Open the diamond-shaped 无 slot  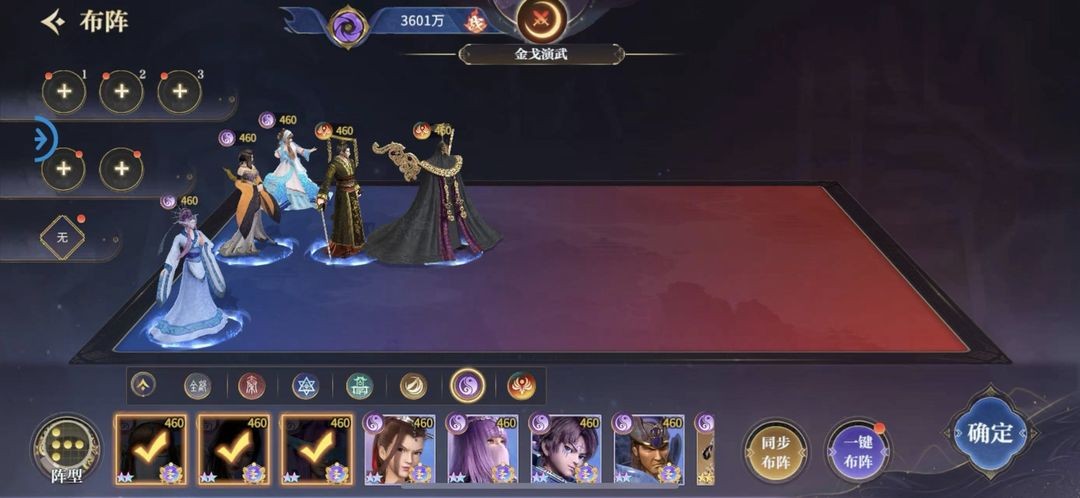(x=62, y=238)
